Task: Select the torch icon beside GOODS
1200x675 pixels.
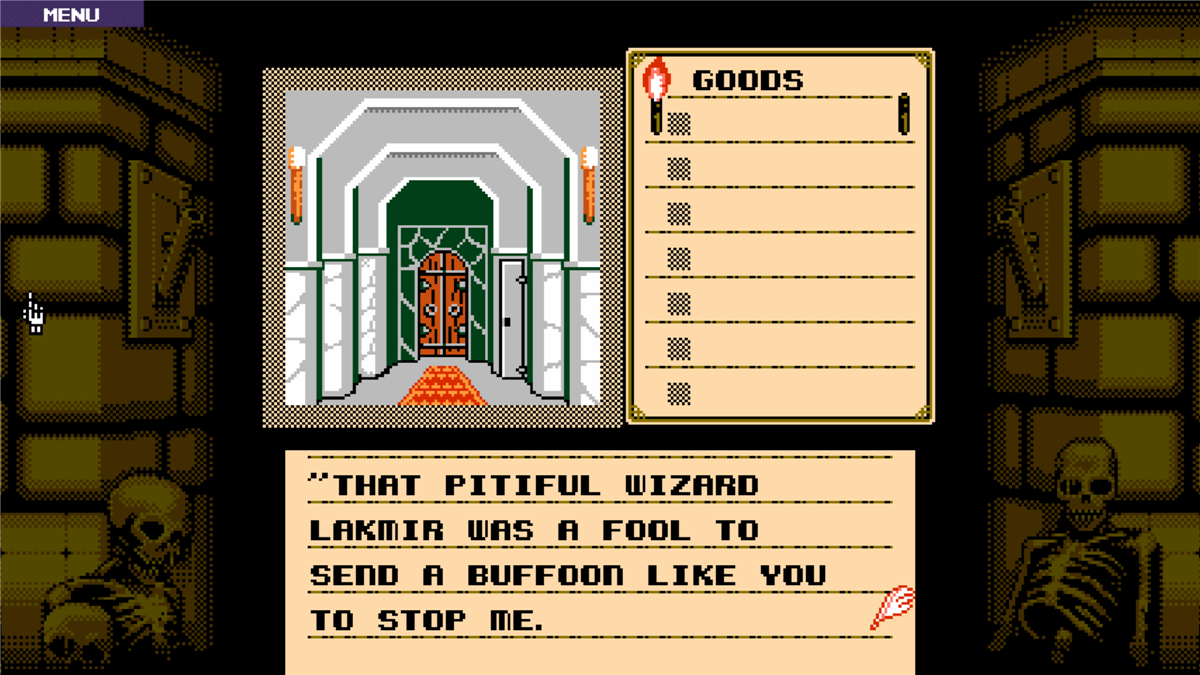Action: pyautogui.click(x=656, y=95)
